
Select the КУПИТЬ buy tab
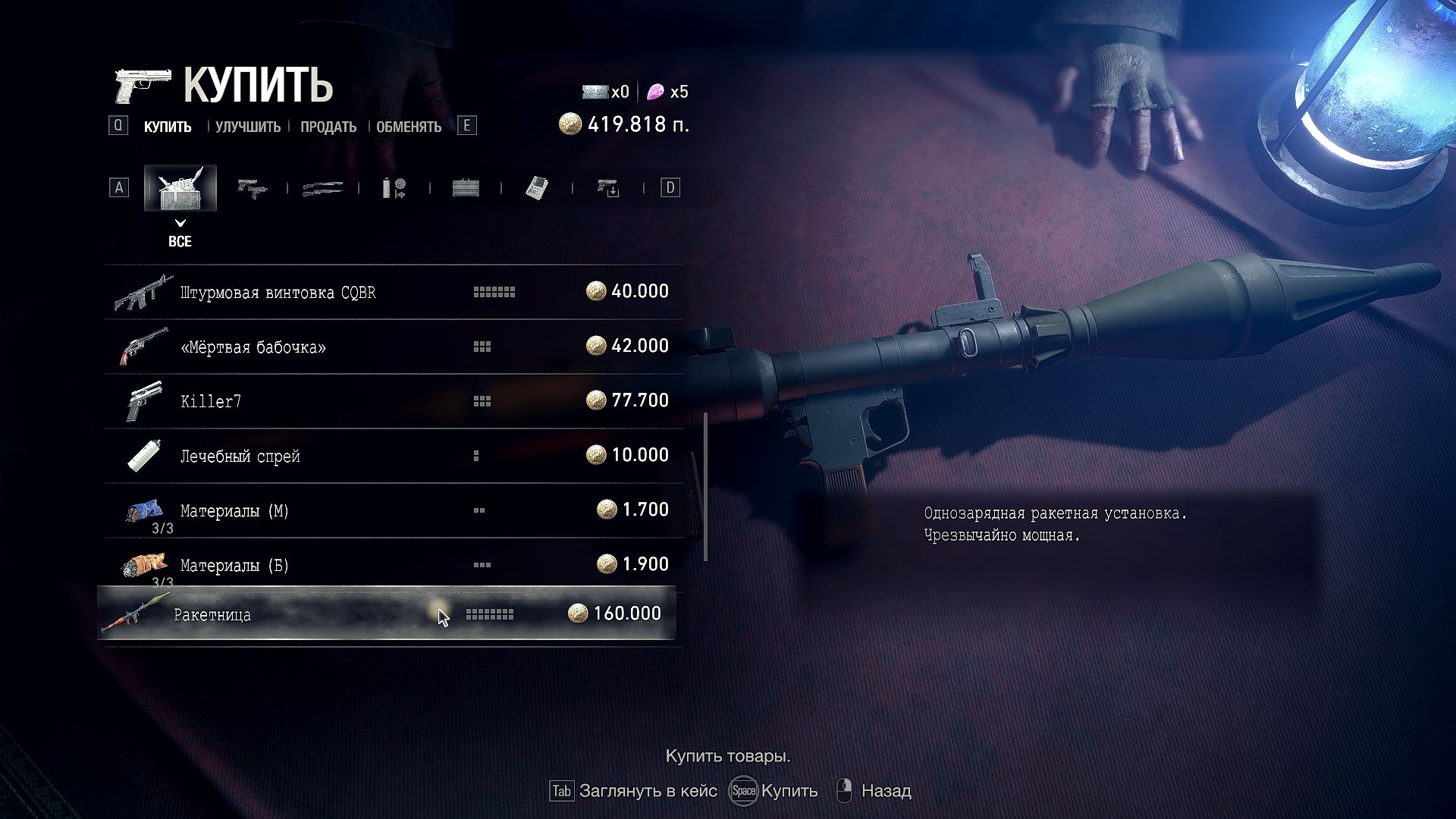pyautogui.click(x=168, y=127)
